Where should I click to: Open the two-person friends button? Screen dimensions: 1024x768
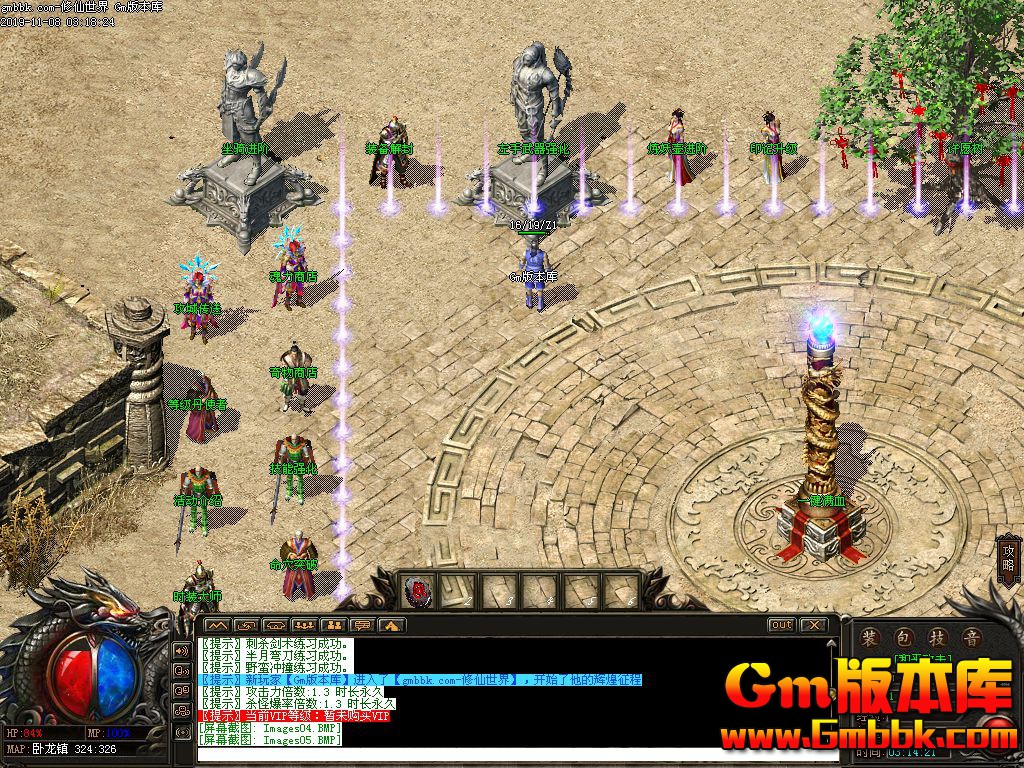pos(335,626)
